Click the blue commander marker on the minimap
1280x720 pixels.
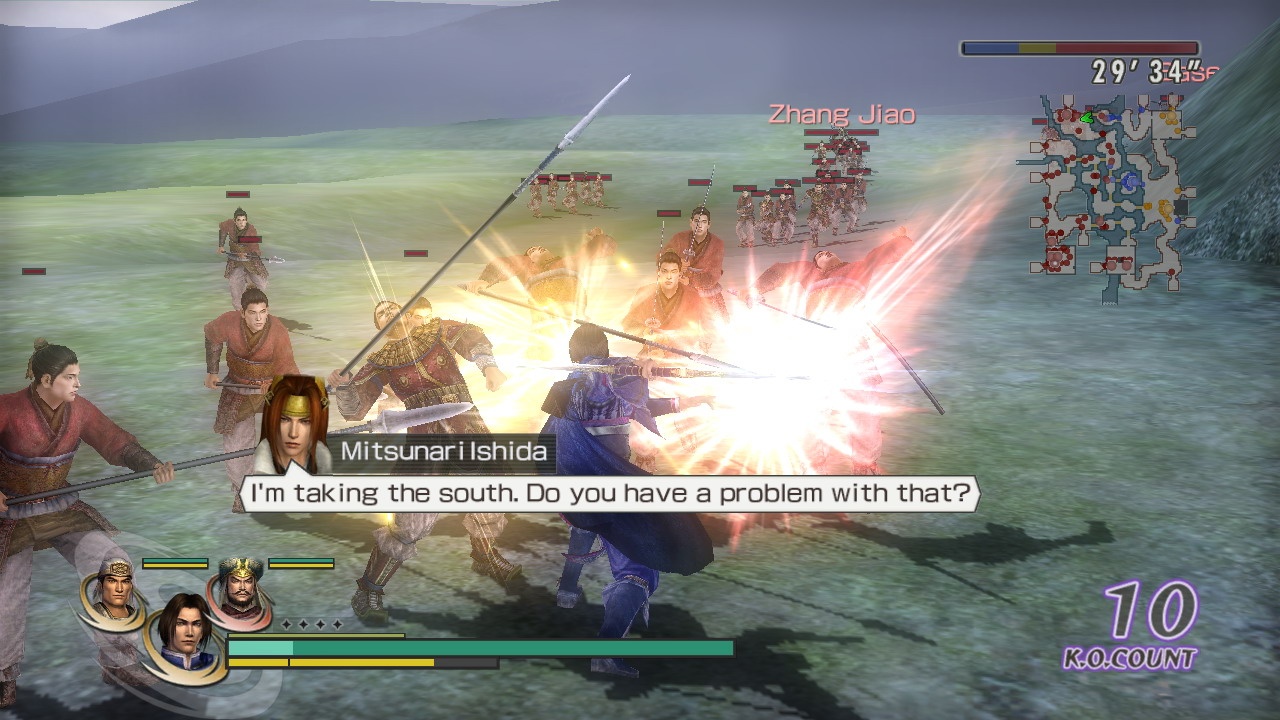coord(1130,180)
